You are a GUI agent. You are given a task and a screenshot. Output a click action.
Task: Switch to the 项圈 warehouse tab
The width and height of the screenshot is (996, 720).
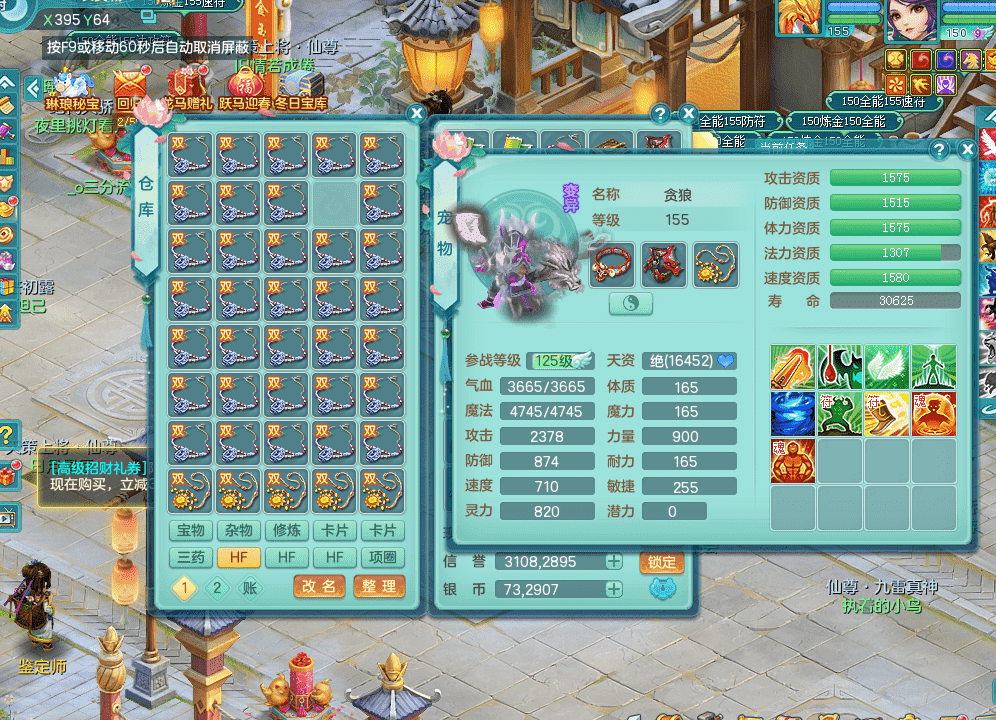point(383,557)
